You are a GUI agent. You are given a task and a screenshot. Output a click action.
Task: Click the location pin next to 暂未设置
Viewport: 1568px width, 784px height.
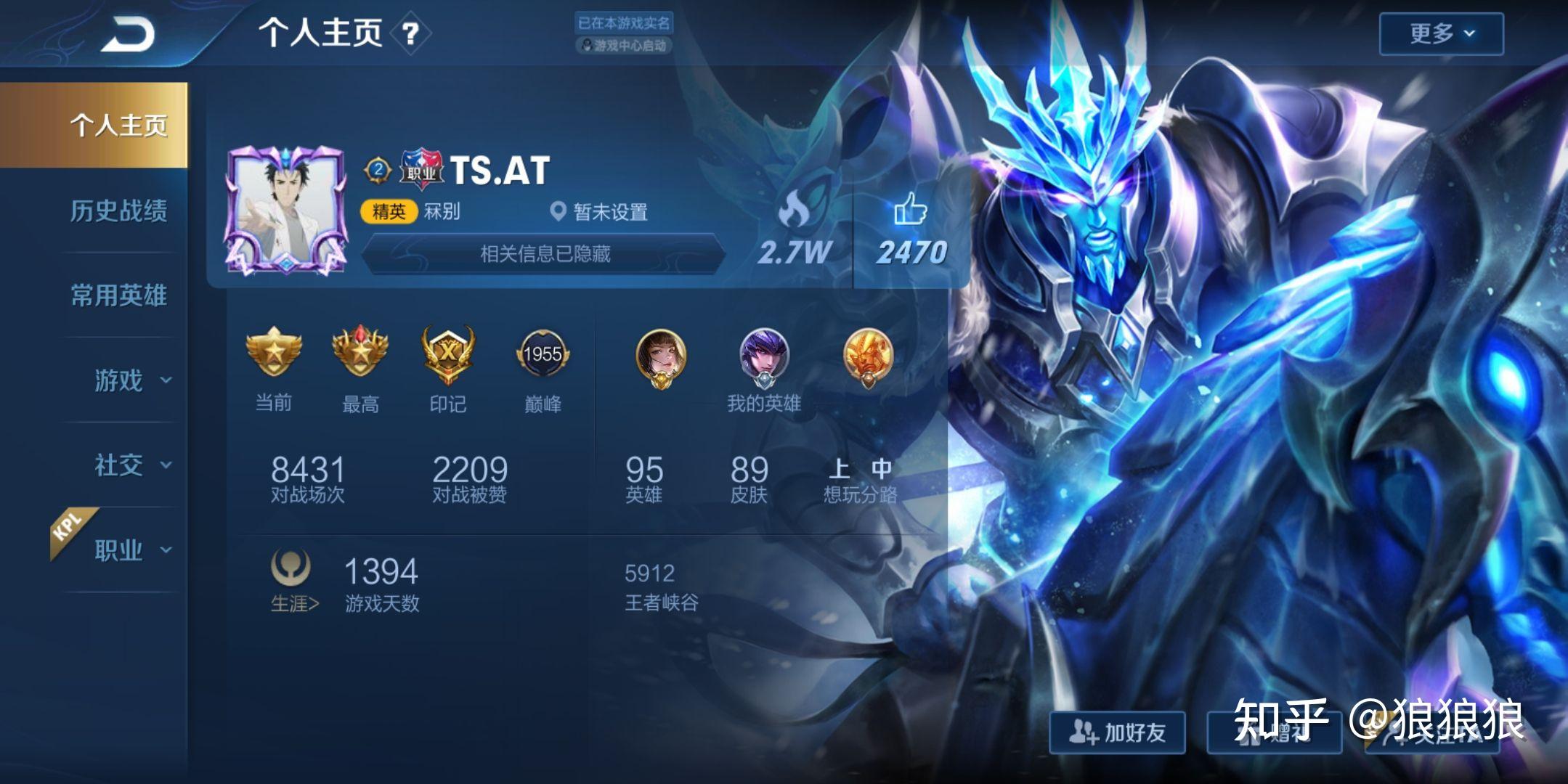coord(559,212)
